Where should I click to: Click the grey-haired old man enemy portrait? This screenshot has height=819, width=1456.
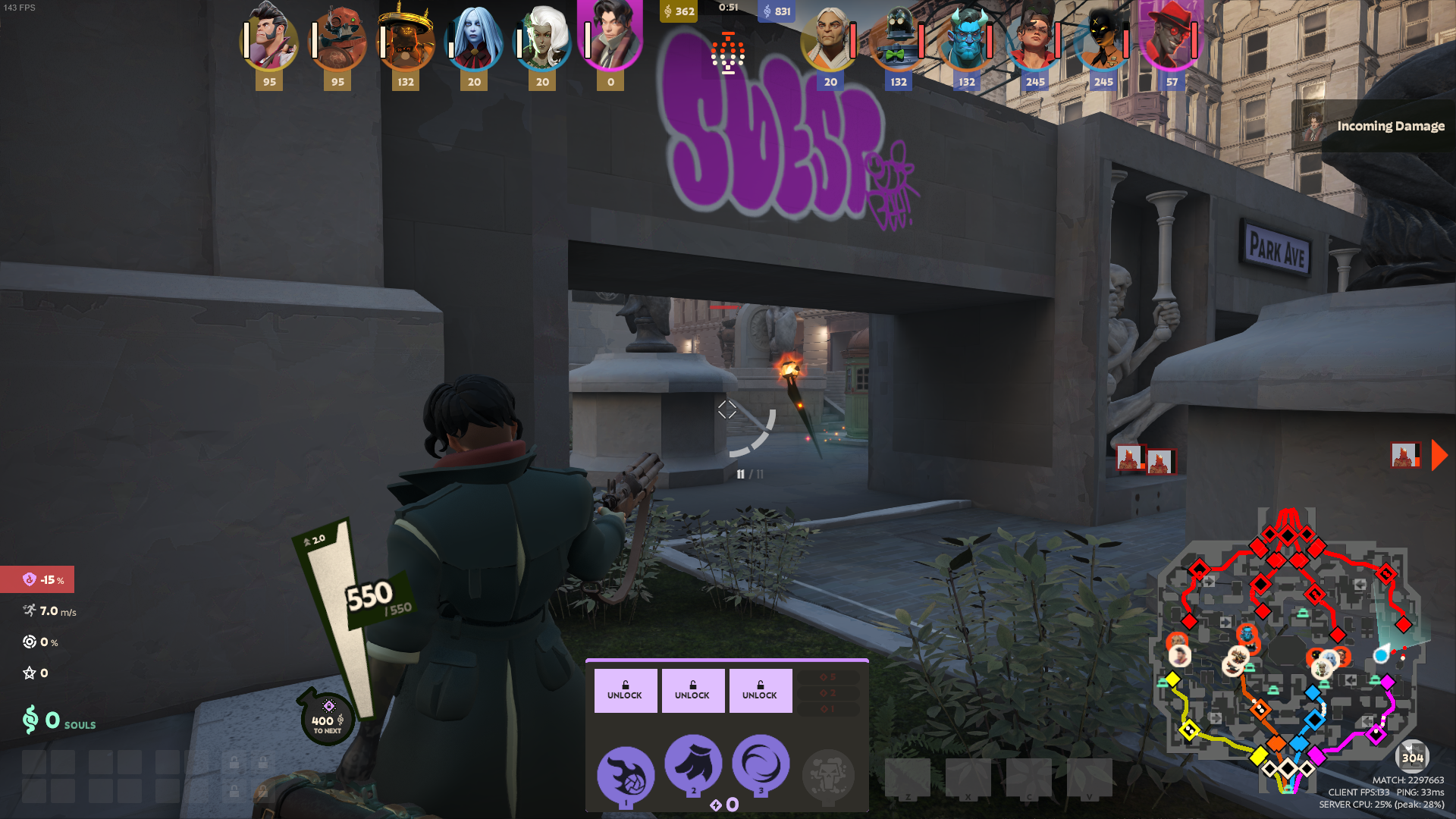[x=830, y=39]
